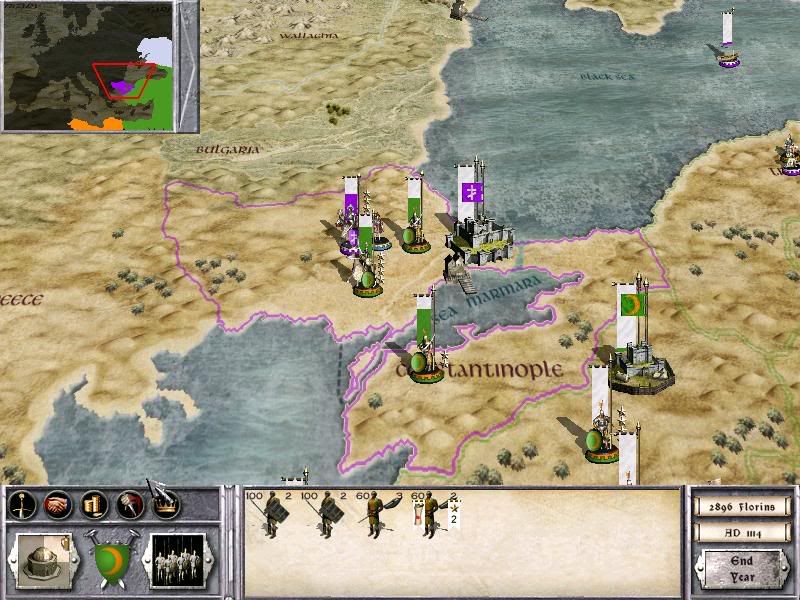Click the End Year button
The width and height of the screenshot is (800, 600).
click(x=741, y=568)
